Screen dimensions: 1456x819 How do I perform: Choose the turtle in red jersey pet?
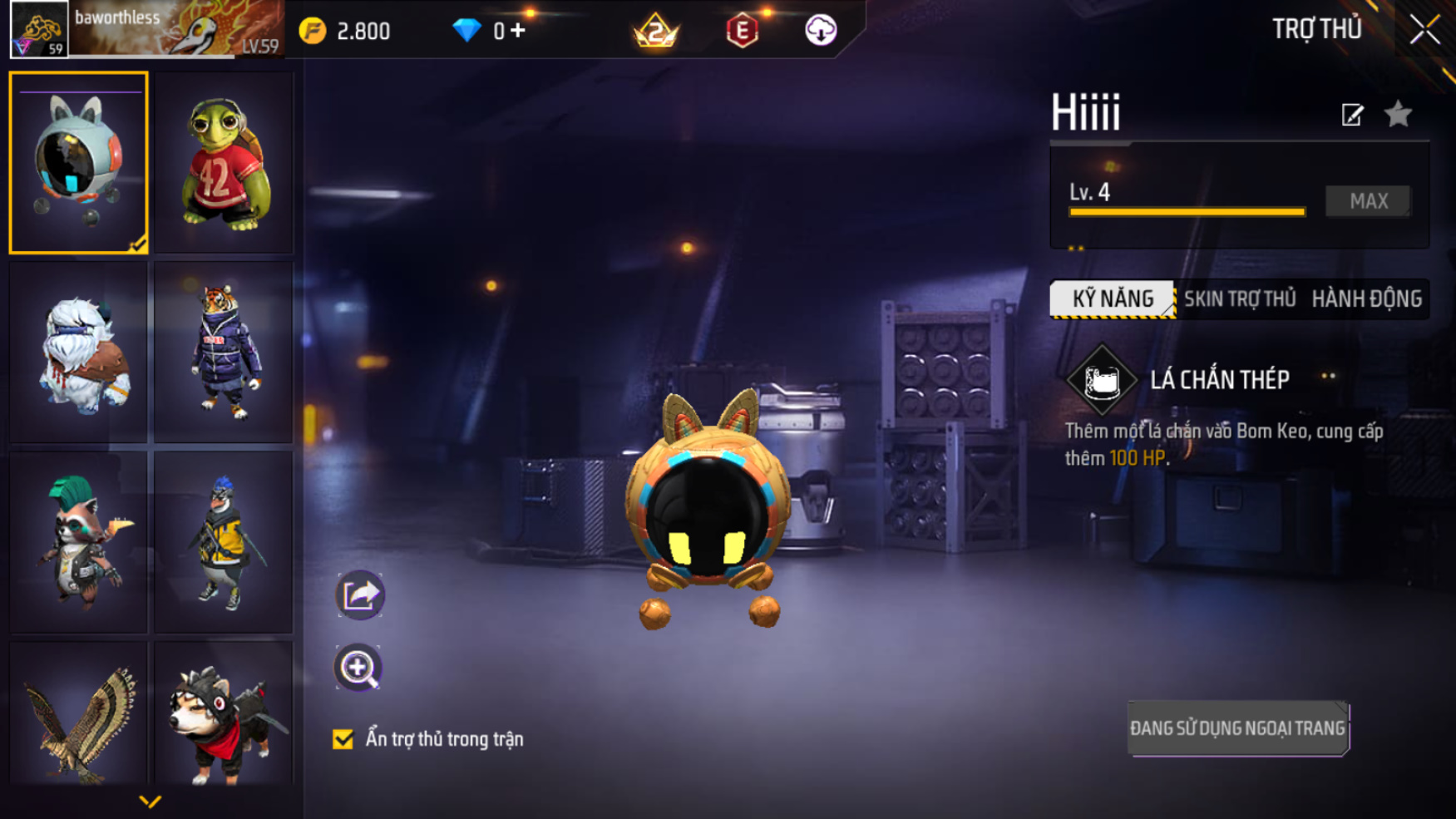click(x=224, y=162)
